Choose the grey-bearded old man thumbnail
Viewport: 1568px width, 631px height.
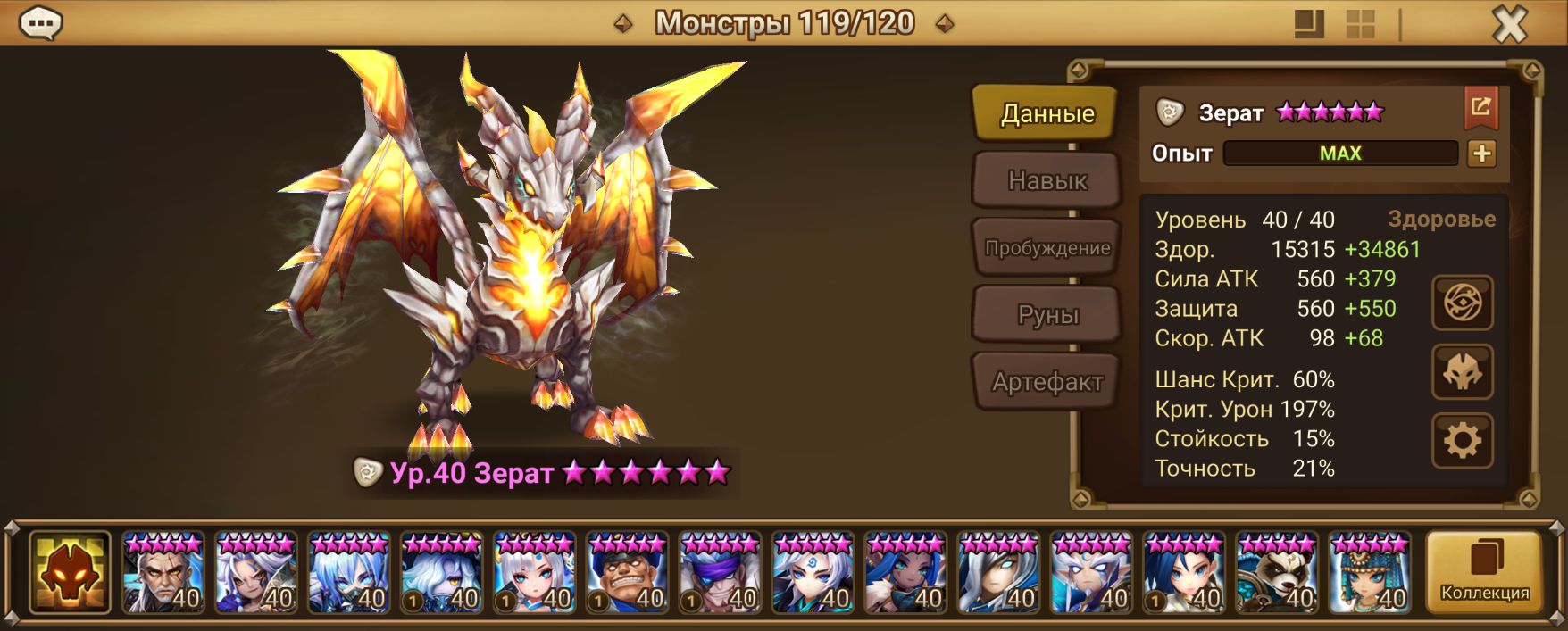coord(163,572)
